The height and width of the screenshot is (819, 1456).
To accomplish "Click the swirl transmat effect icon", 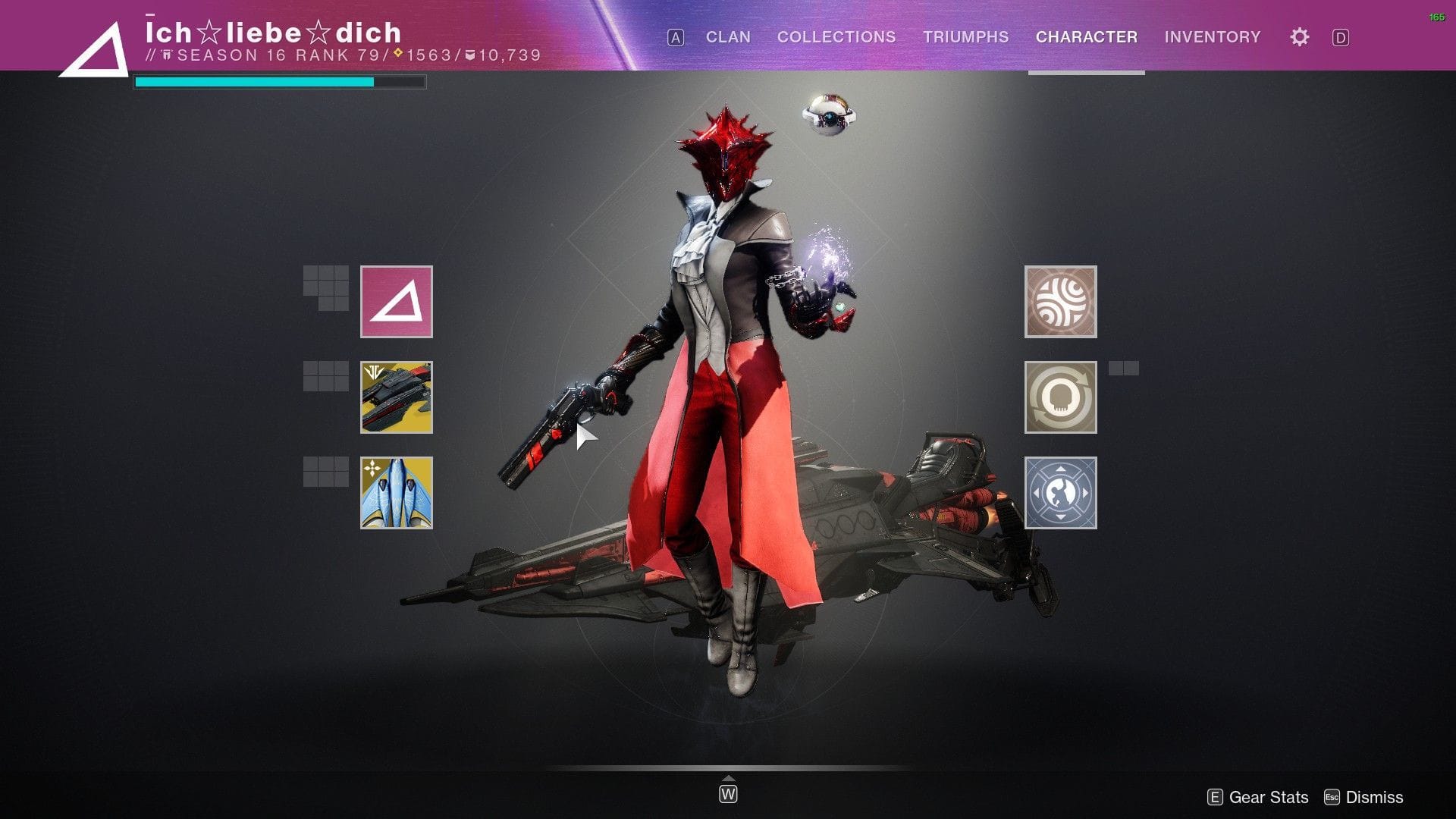I will pyautogui.click(x=1059, y=302).
